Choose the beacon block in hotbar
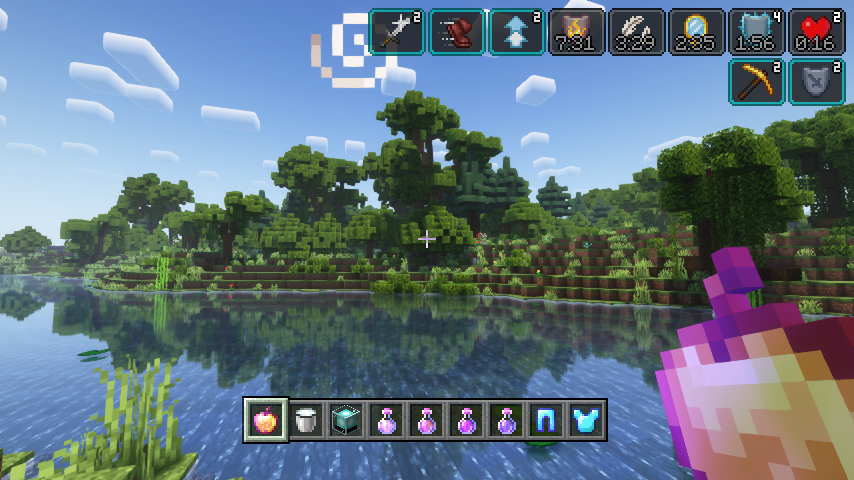Image resolution: width=854 pixels, height=480 pixels. pyautogui.click(x=346, y=421)
